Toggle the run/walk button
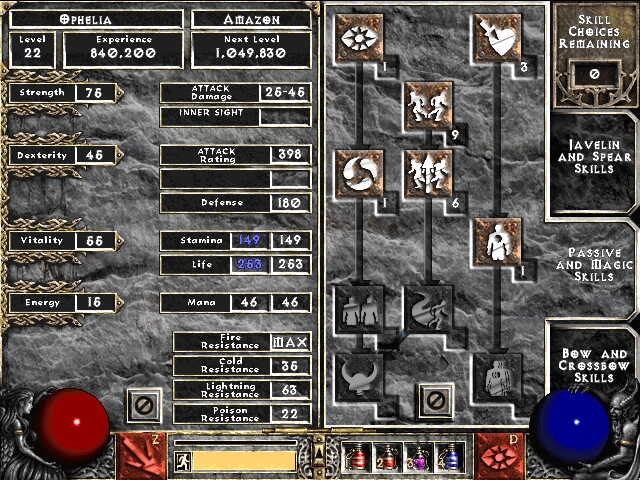640x480 pixels. tap(183, 461)
